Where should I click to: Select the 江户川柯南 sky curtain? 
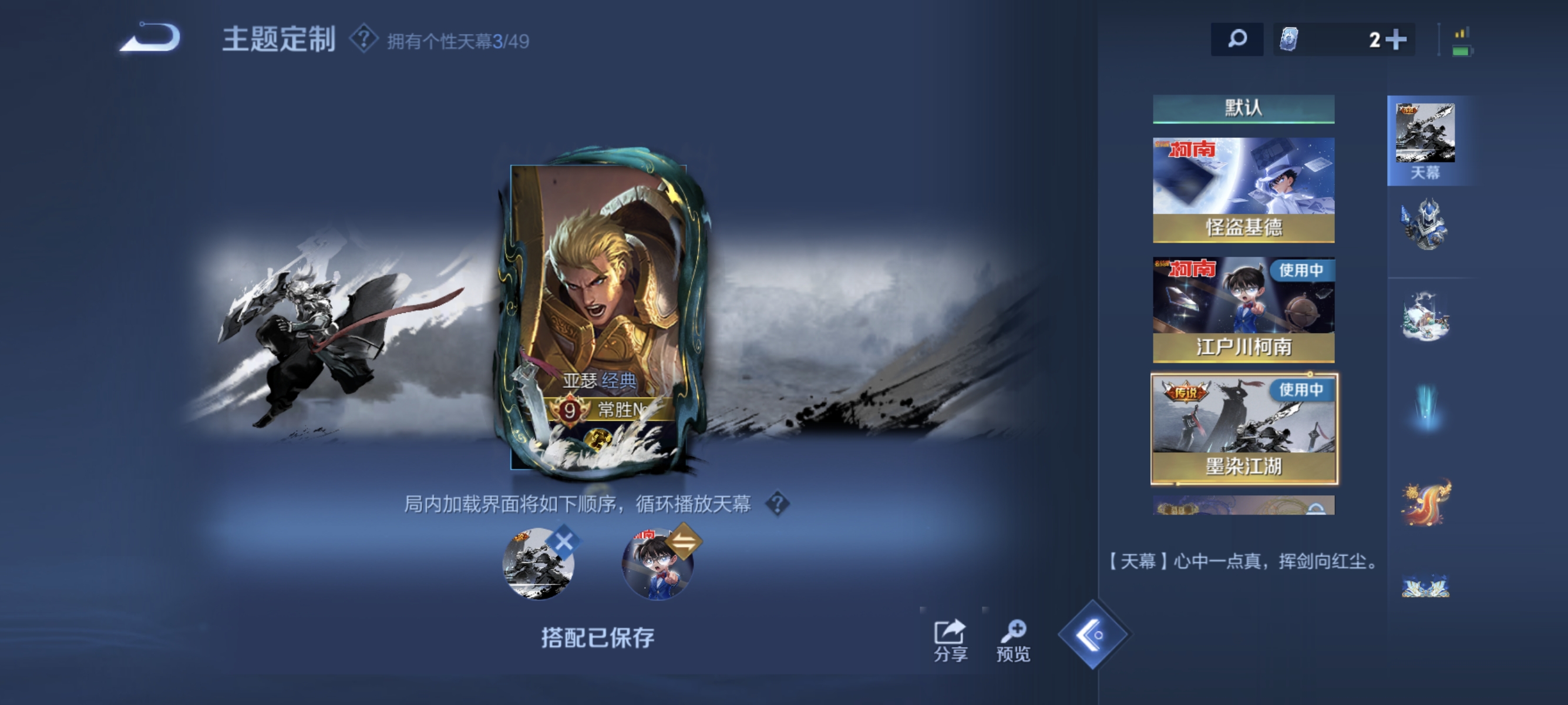[x=1244, y=307]
